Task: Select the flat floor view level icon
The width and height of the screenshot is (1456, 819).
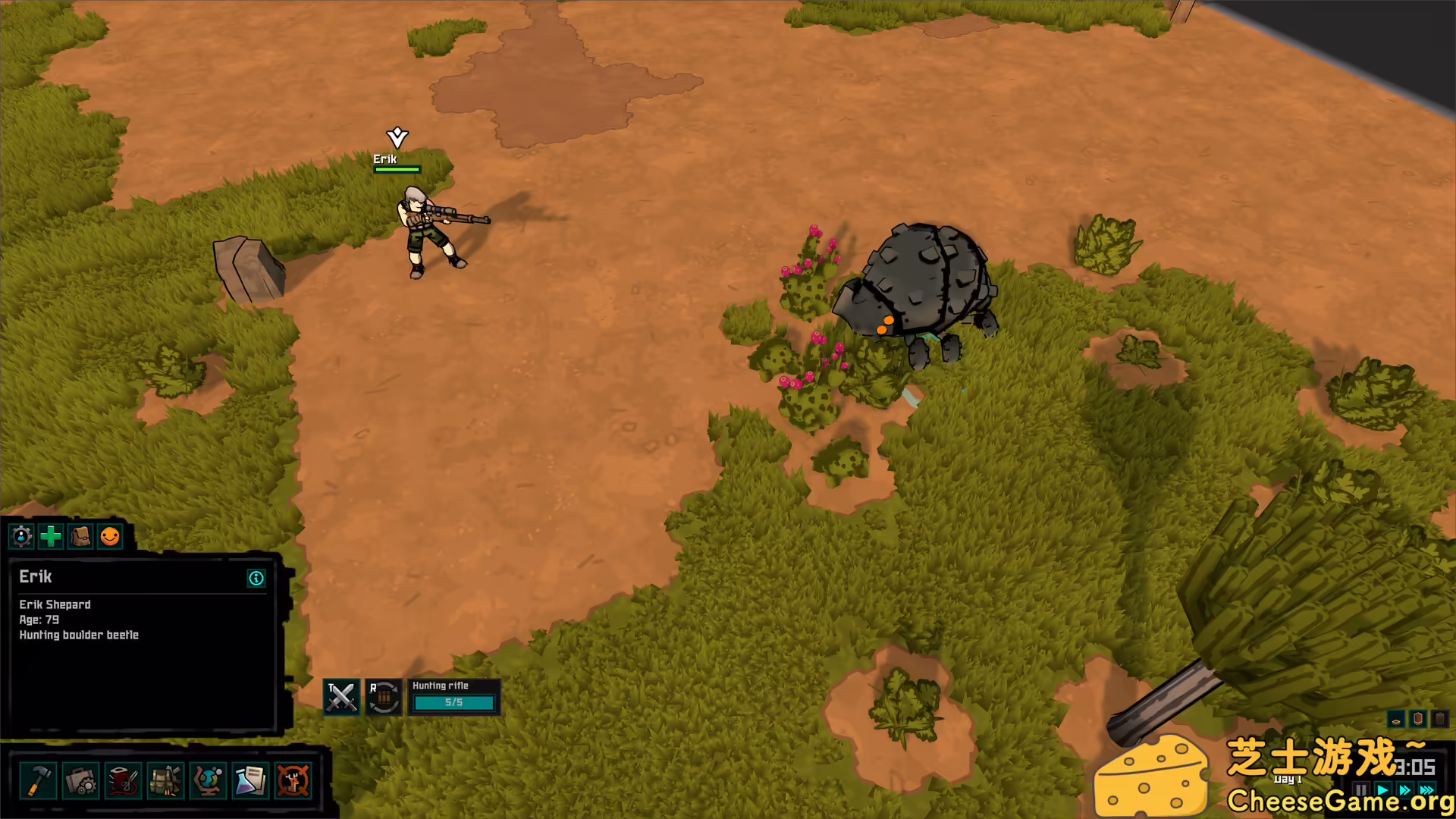Action: (x=1396, y=719)
